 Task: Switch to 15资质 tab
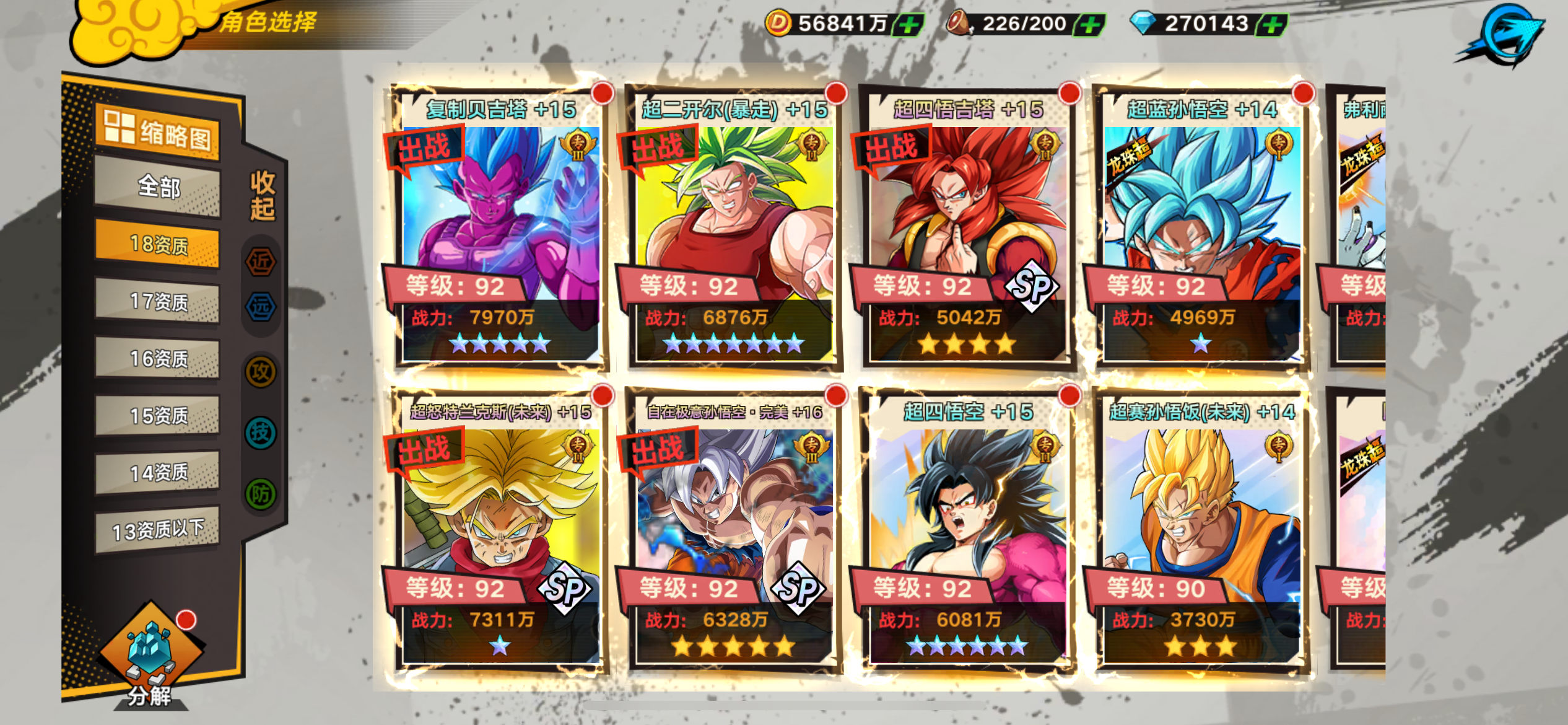point(157,415)
